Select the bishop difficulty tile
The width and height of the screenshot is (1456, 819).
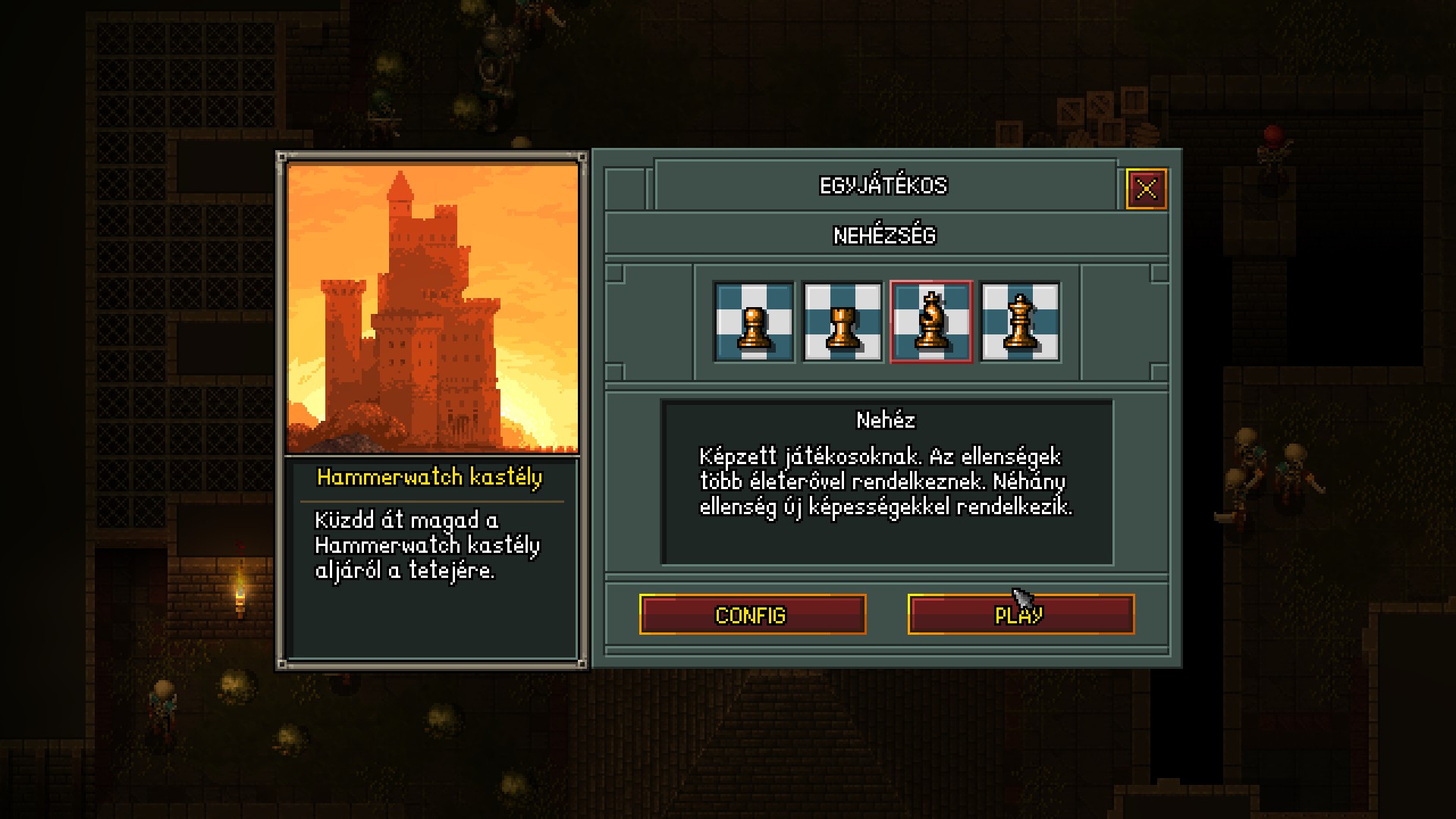(931, 322)
